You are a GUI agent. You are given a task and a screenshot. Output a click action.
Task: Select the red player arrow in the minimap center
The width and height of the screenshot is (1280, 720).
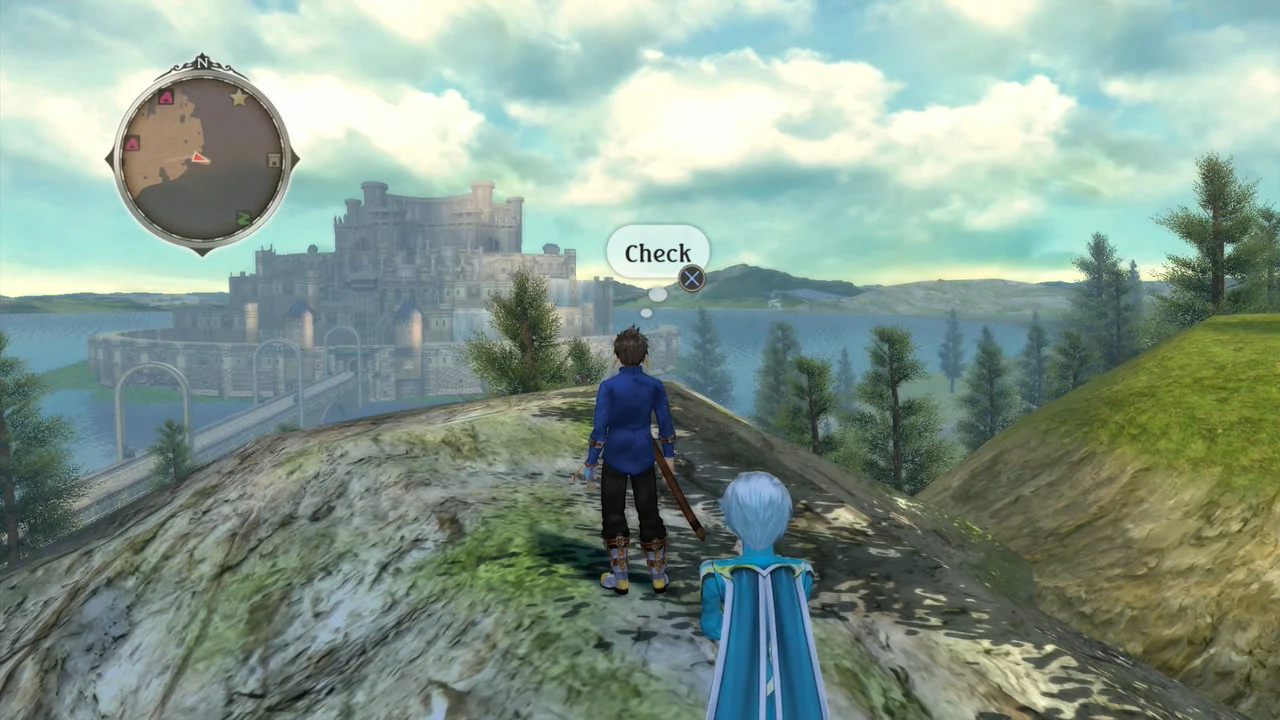199,158
